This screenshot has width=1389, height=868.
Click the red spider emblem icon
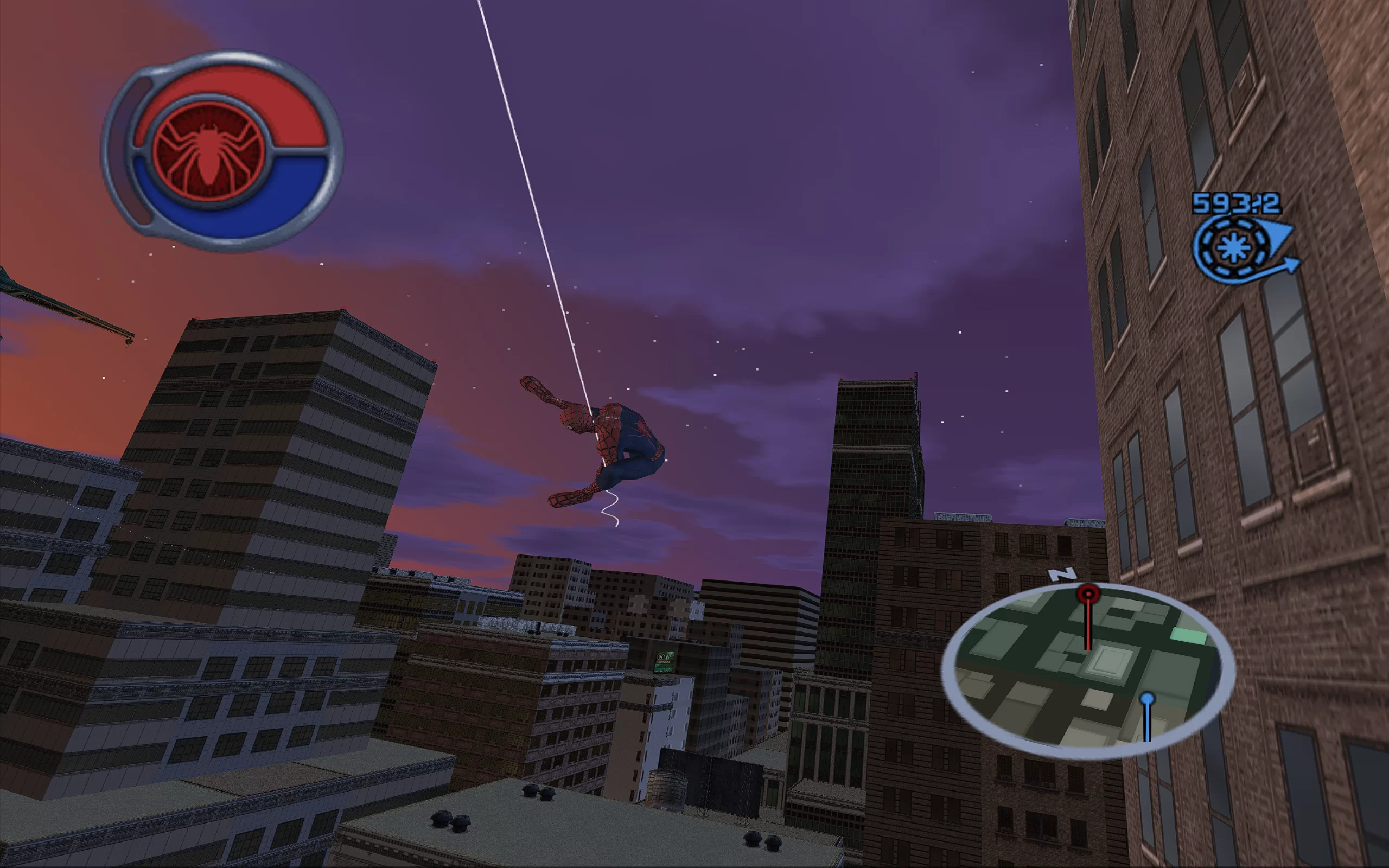pos(209,151)
